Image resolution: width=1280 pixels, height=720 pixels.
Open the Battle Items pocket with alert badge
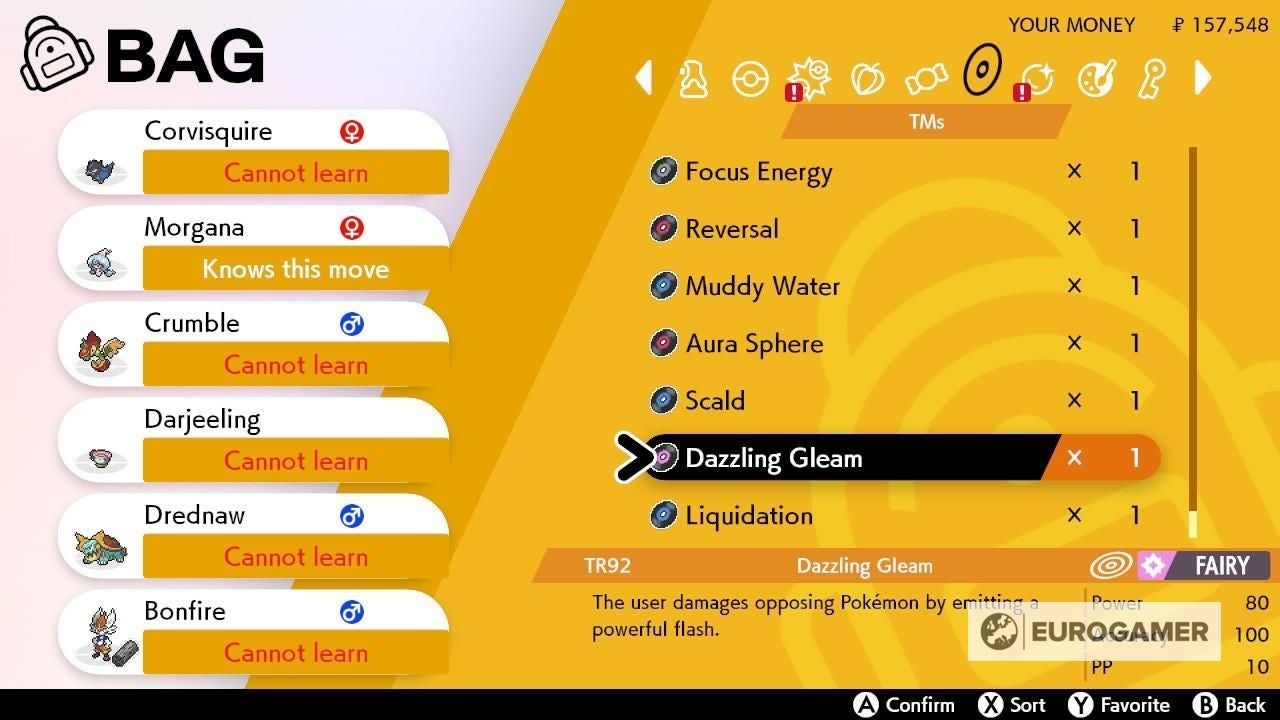click(x=808, y=78)
